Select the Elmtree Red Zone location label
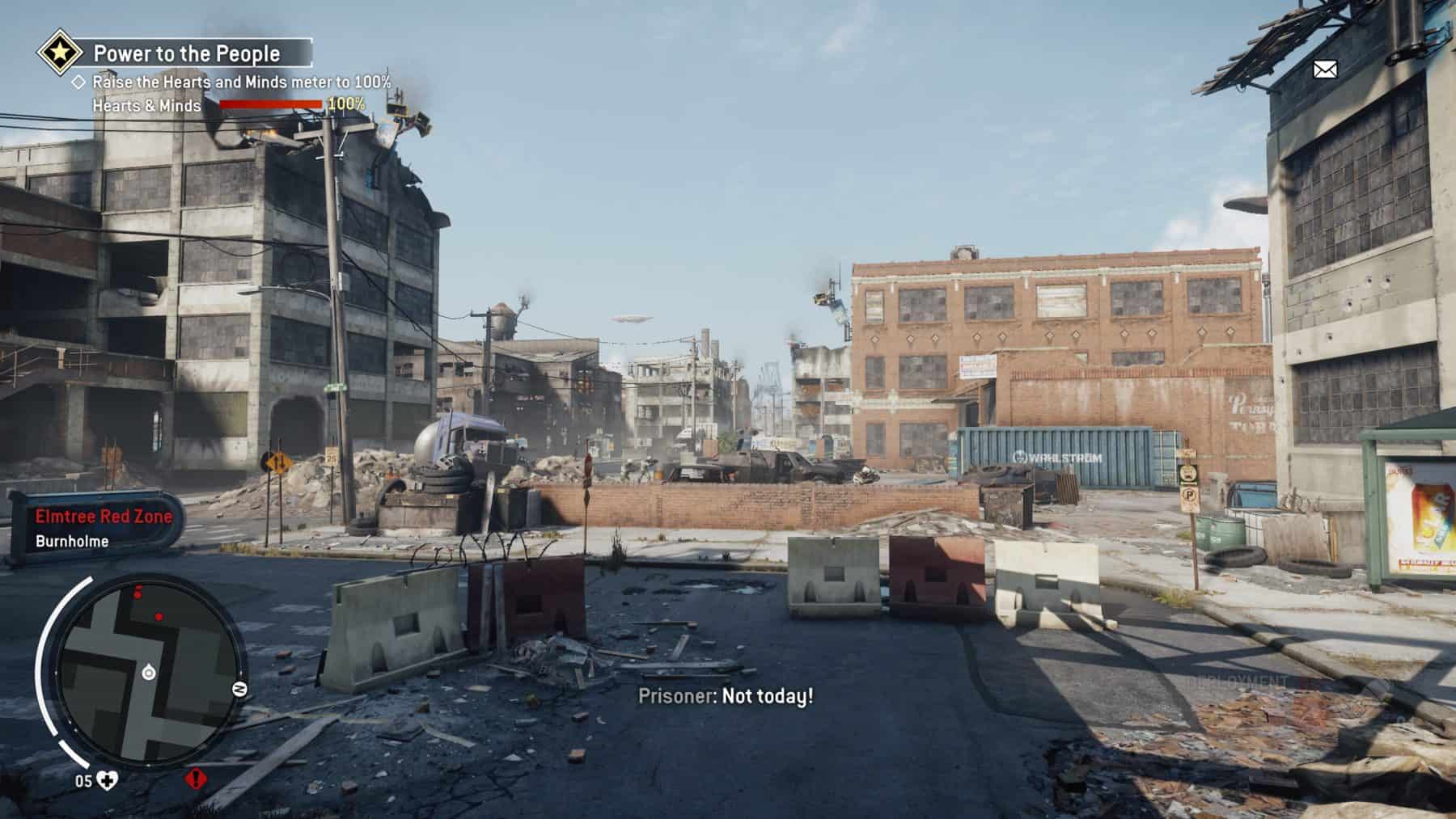Screen dimensions: 1456x819 [x=104, y=517]
